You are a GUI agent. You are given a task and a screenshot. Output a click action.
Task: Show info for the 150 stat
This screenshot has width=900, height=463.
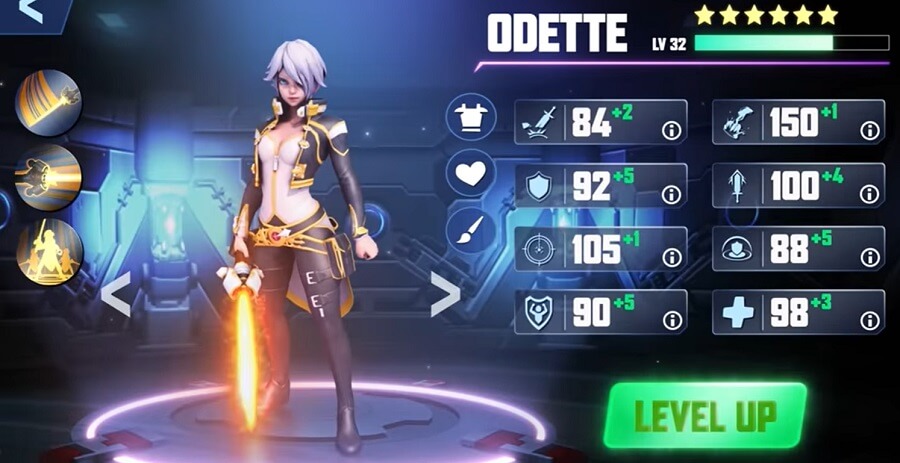pos(869,130)
